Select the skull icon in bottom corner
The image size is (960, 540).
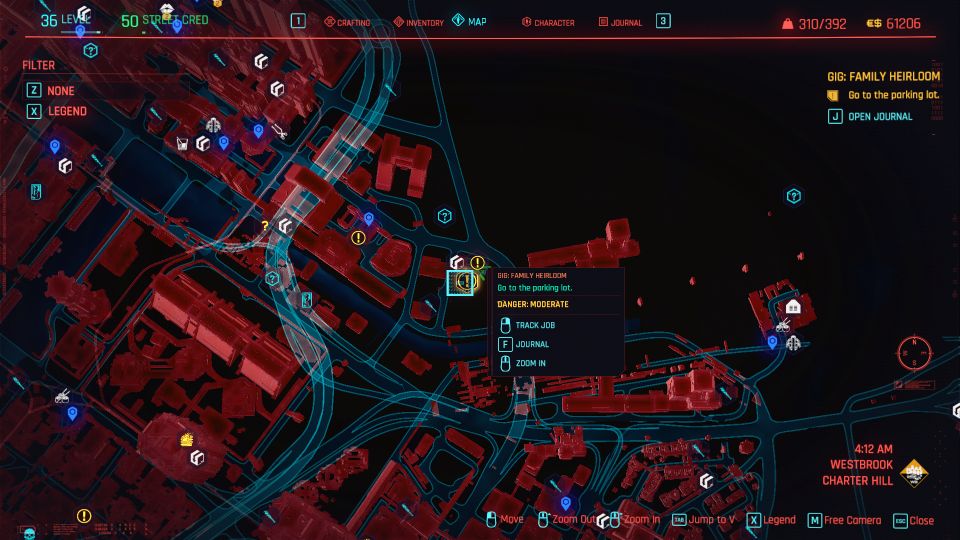coord(28,532)
